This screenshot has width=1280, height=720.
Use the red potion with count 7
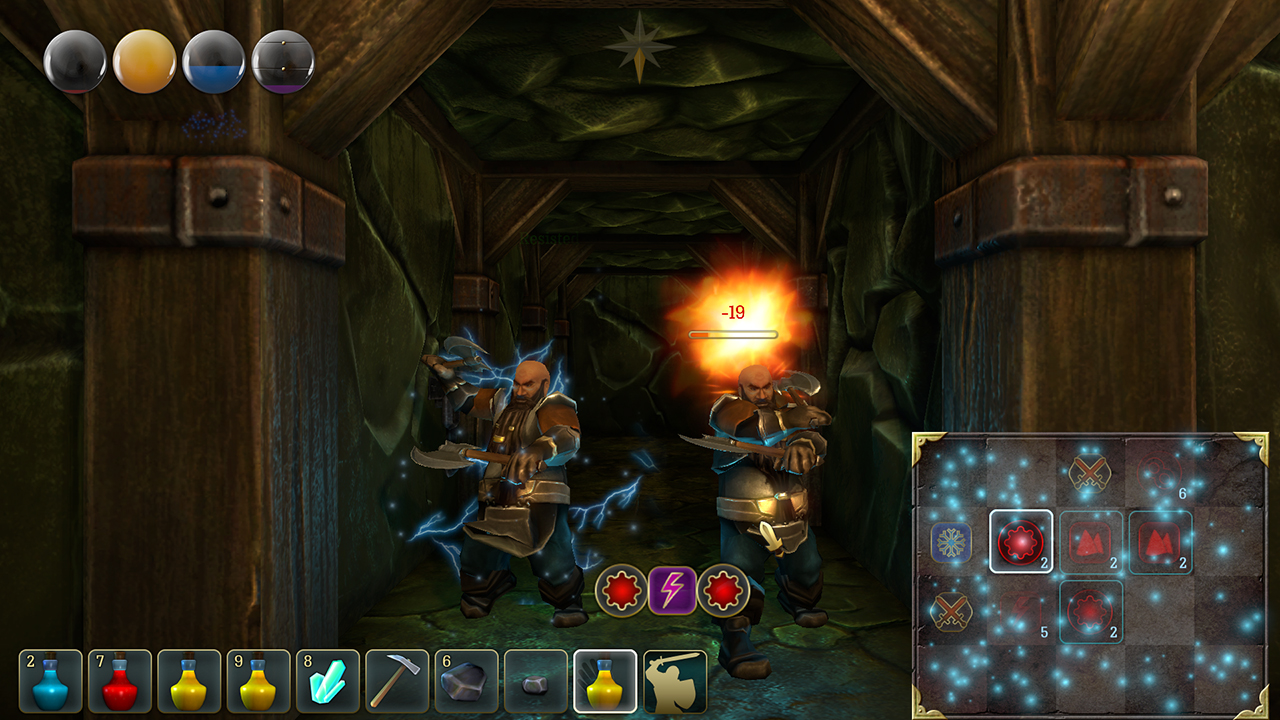point(120,681)
